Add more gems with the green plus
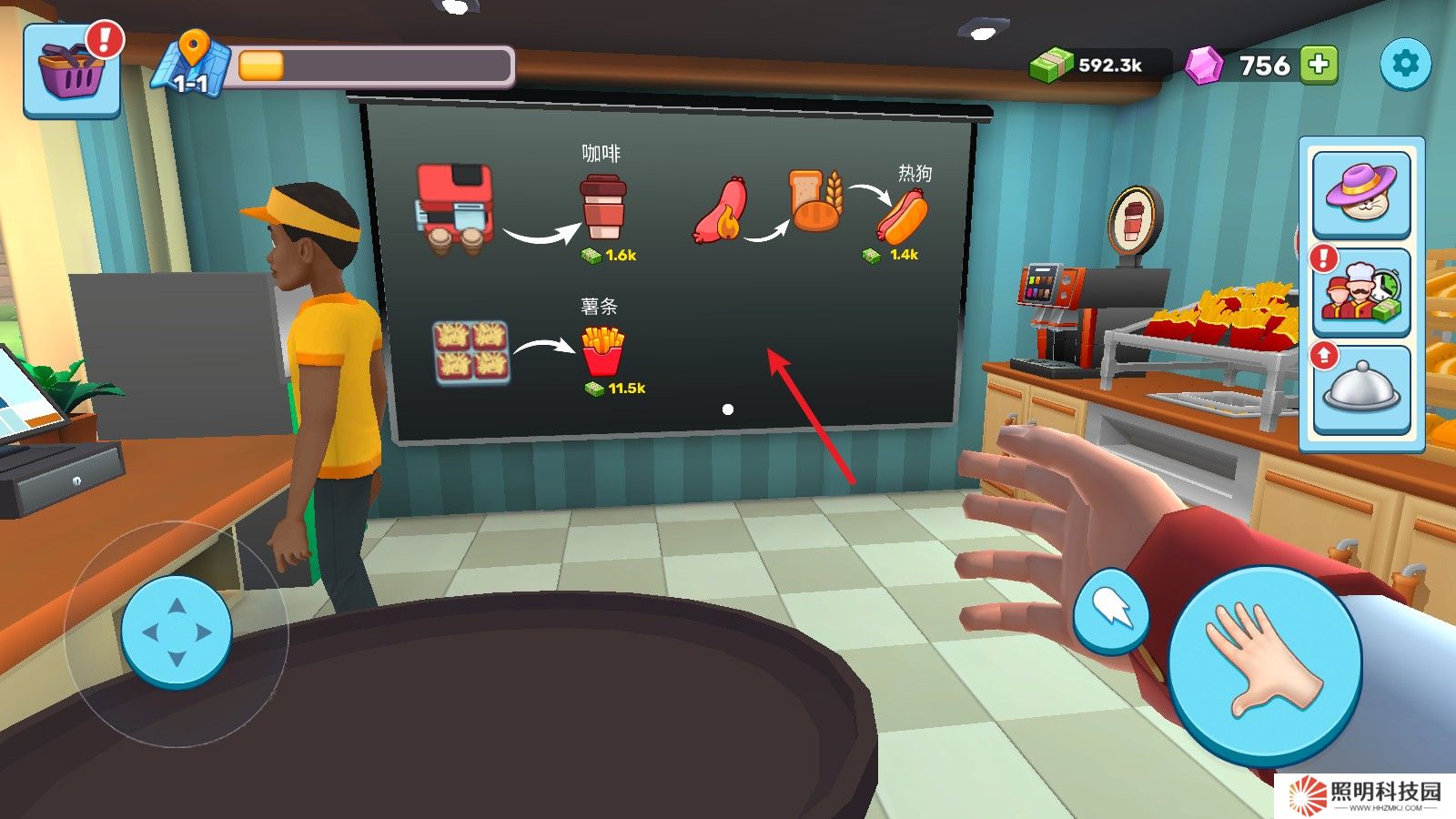The image size is (1456, 819). point(1319,65)
